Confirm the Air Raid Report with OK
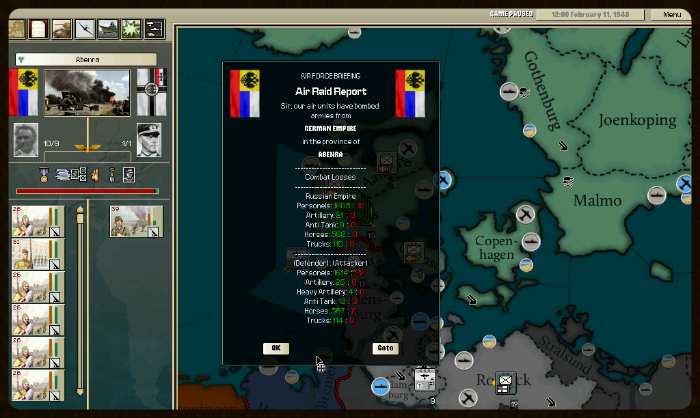Image resolution: width=700 pixels, height=418 pixels. pos(275,348)
